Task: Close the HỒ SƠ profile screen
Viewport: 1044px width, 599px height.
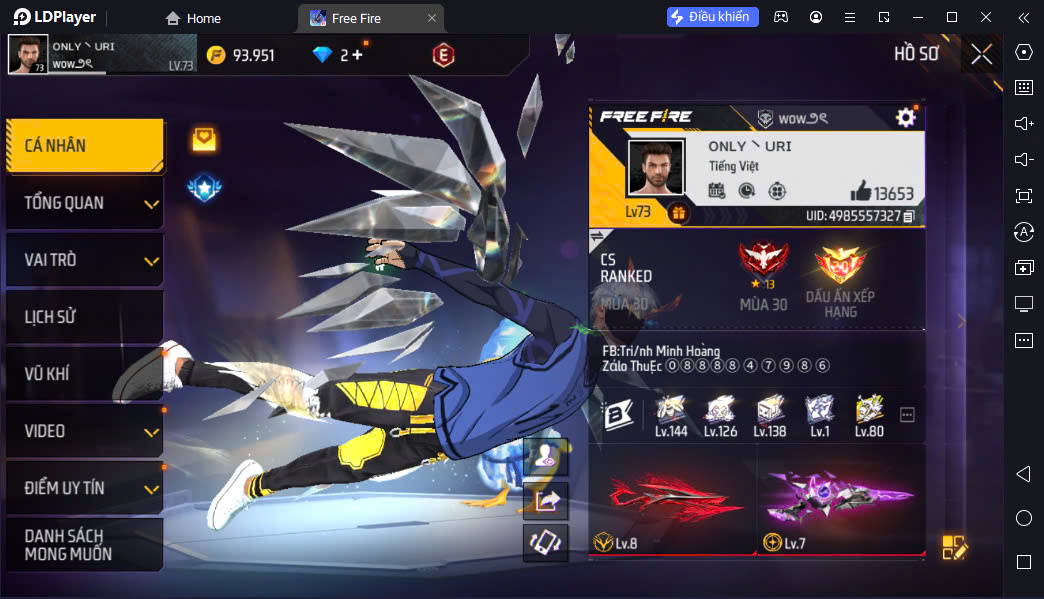Action: 981,54
